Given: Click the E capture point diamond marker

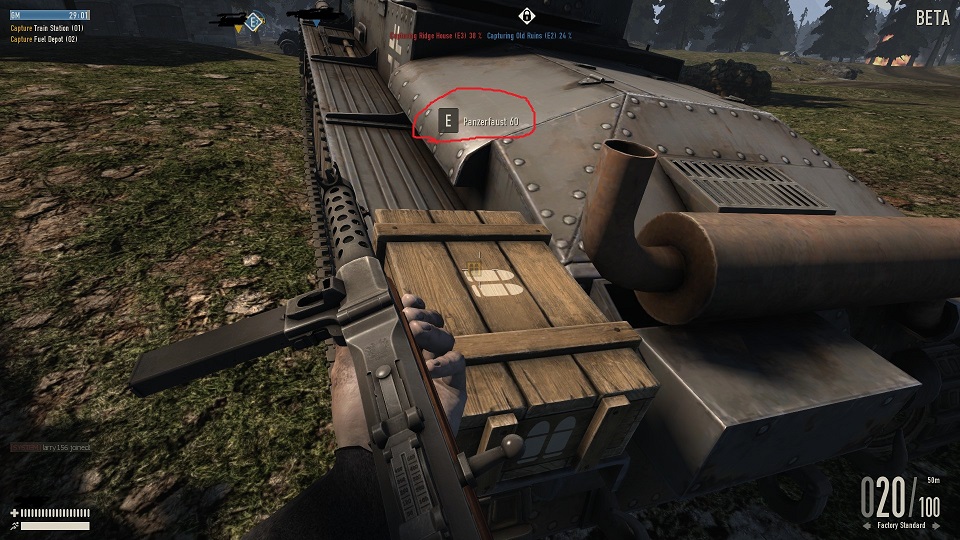Looking at the screenshot, I should pyautogui.click(x=255, y=21).
